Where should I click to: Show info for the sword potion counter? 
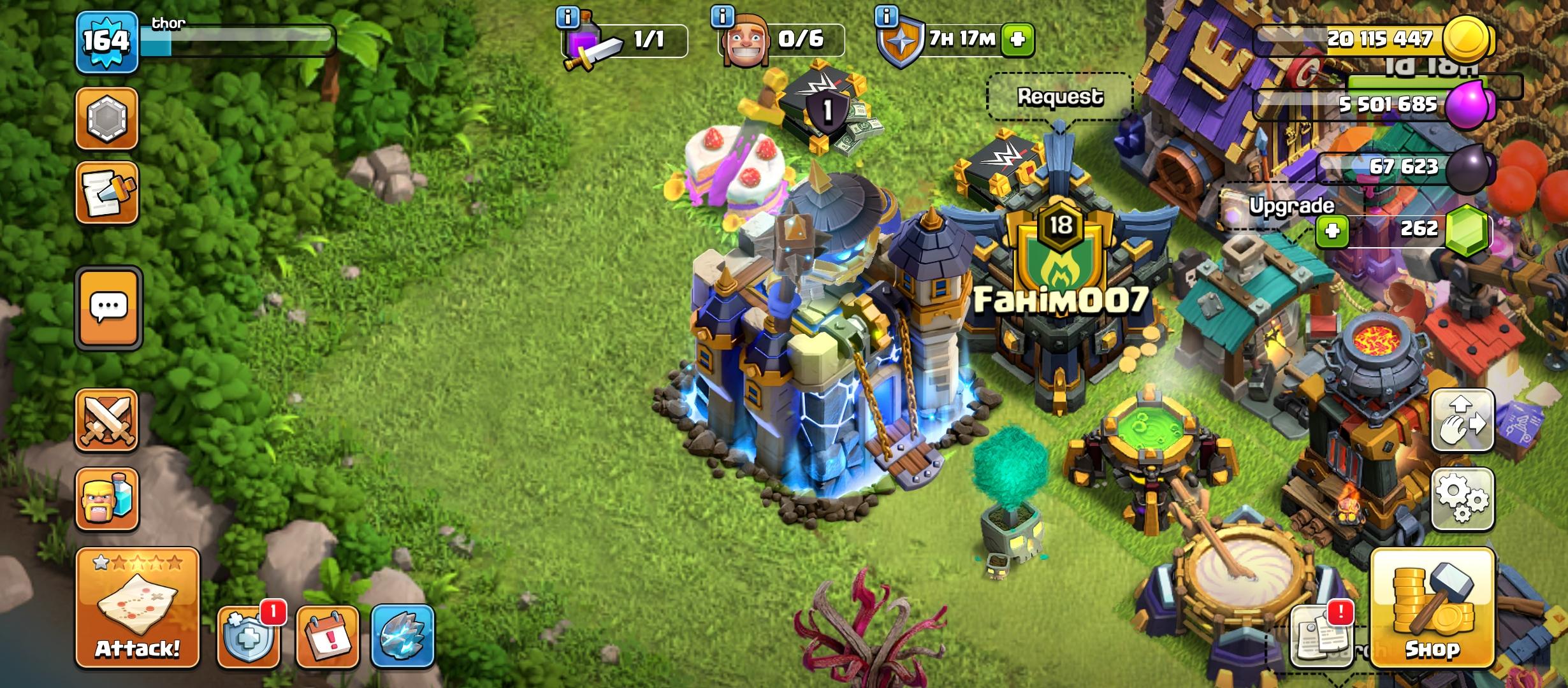pyautogui.click(x=567, y=17)
